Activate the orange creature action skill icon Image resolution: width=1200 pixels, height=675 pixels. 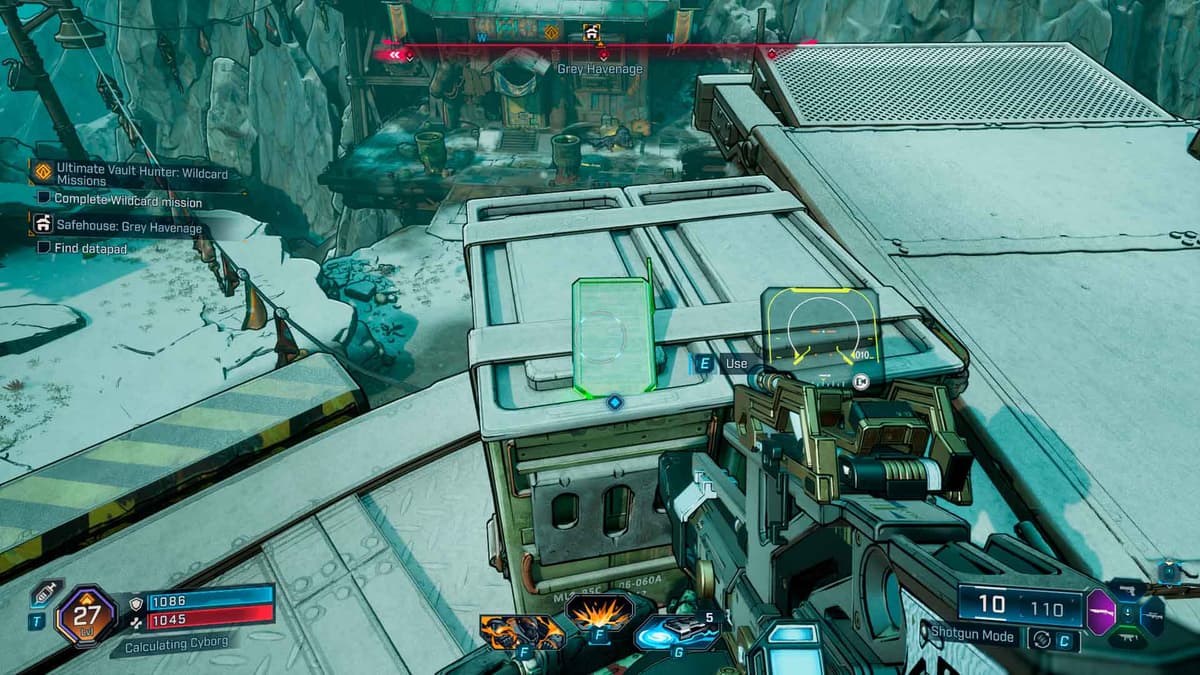520,631
